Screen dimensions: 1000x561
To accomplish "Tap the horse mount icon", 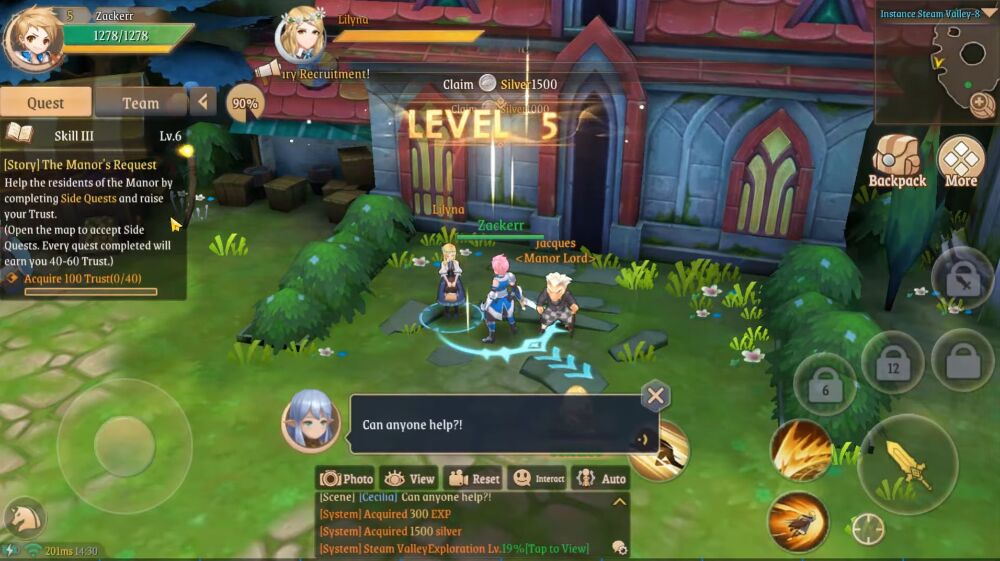I will coord(24,518).
